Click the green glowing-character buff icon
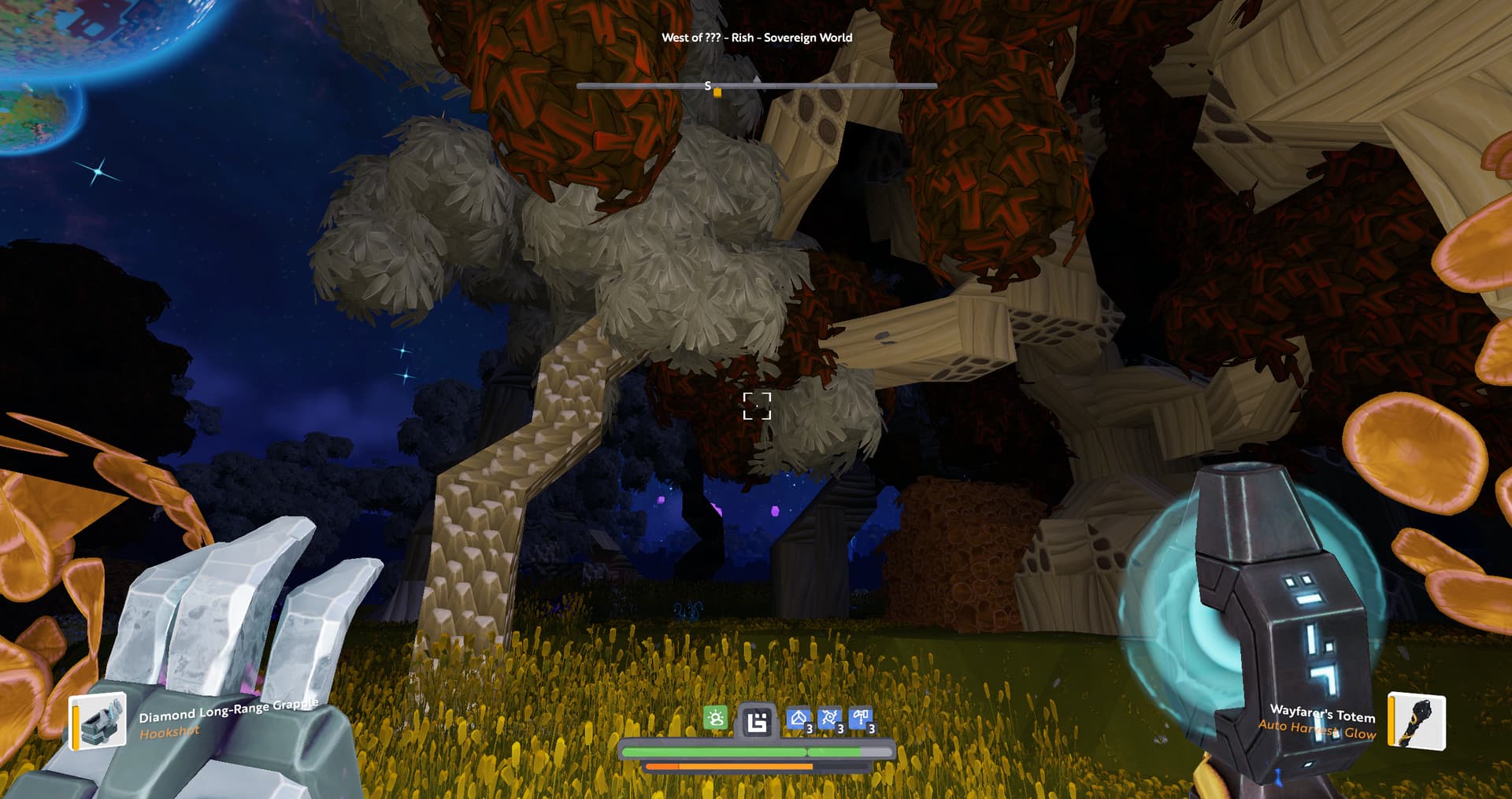 pyautogui.click(x=715, y=719)
